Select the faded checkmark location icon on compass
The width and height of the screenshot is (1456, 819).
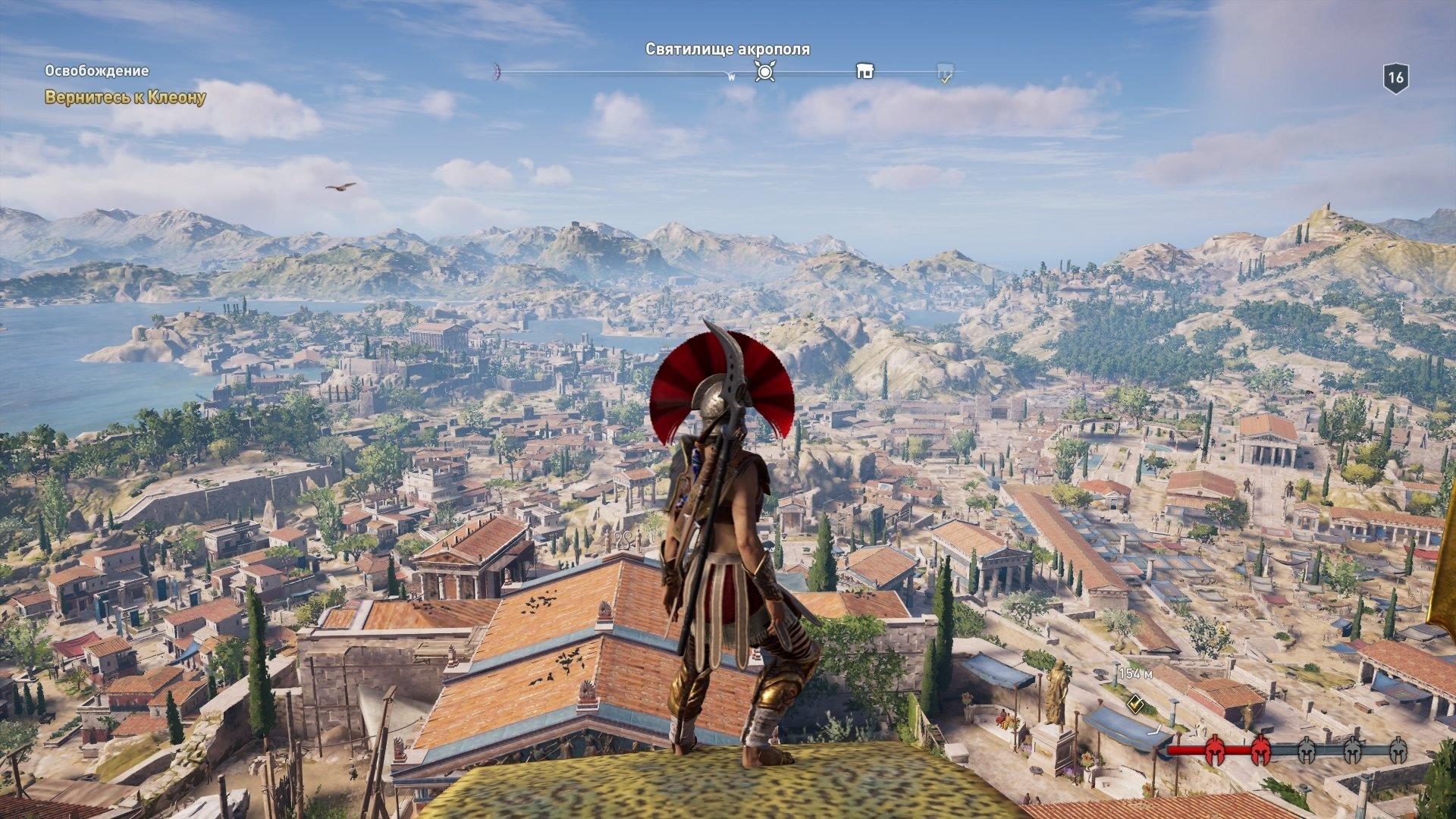[945, 73]
